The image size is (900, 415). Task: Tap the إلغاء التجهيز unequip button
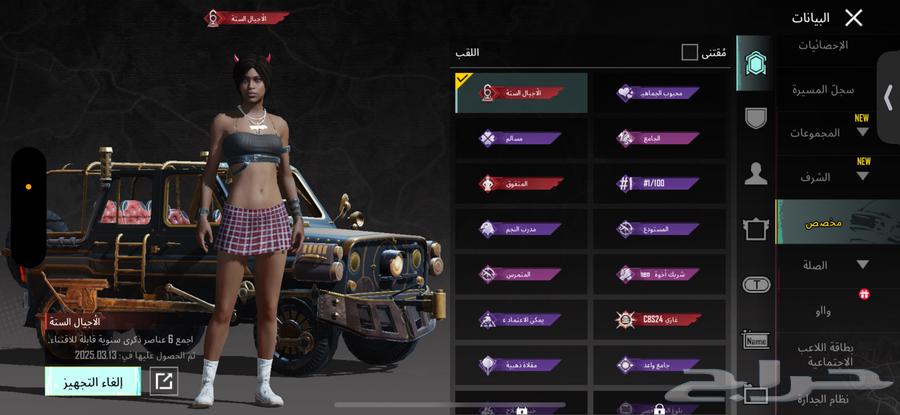click(92, 381)
